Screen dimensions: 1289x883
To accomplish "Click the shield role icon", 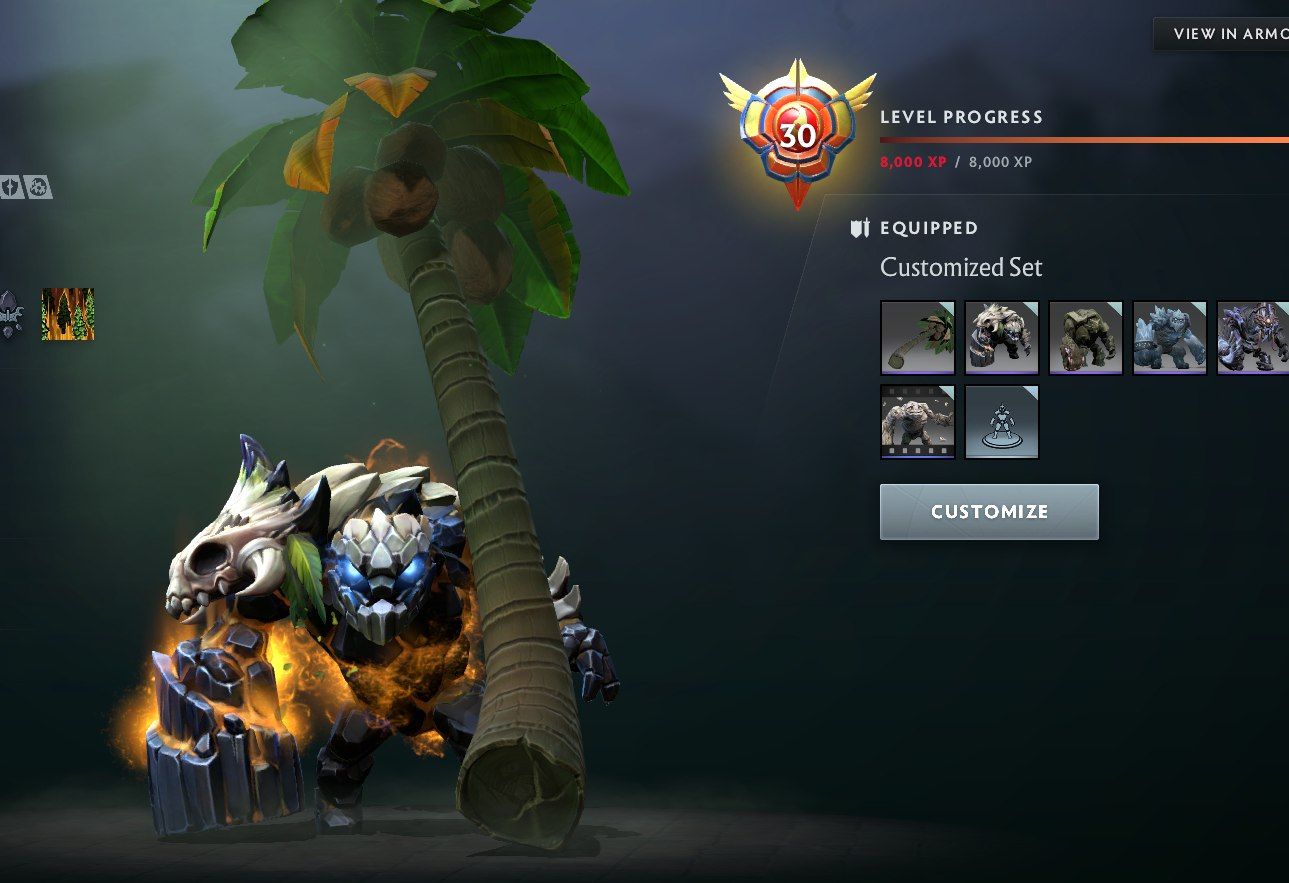I will 12,187.
